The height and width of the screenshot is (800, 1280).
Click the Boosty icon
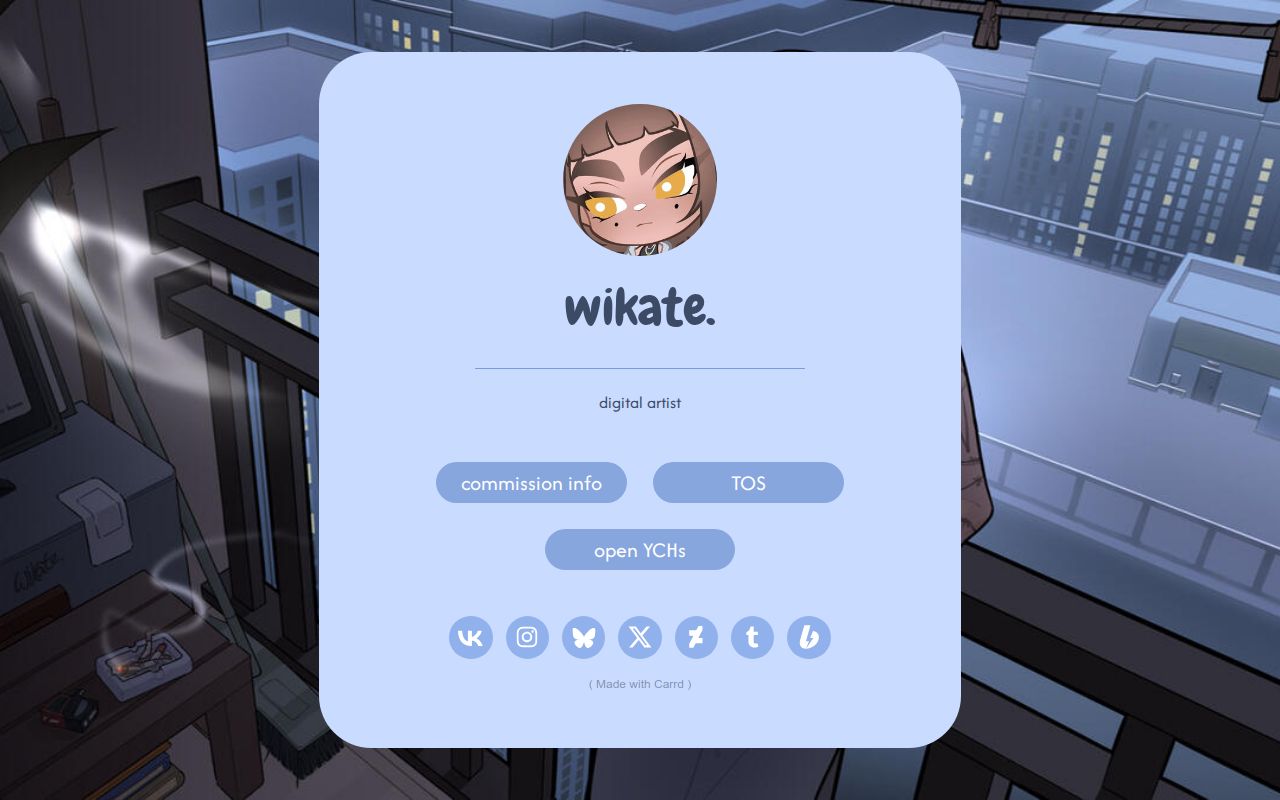click(x=810, y=637)
